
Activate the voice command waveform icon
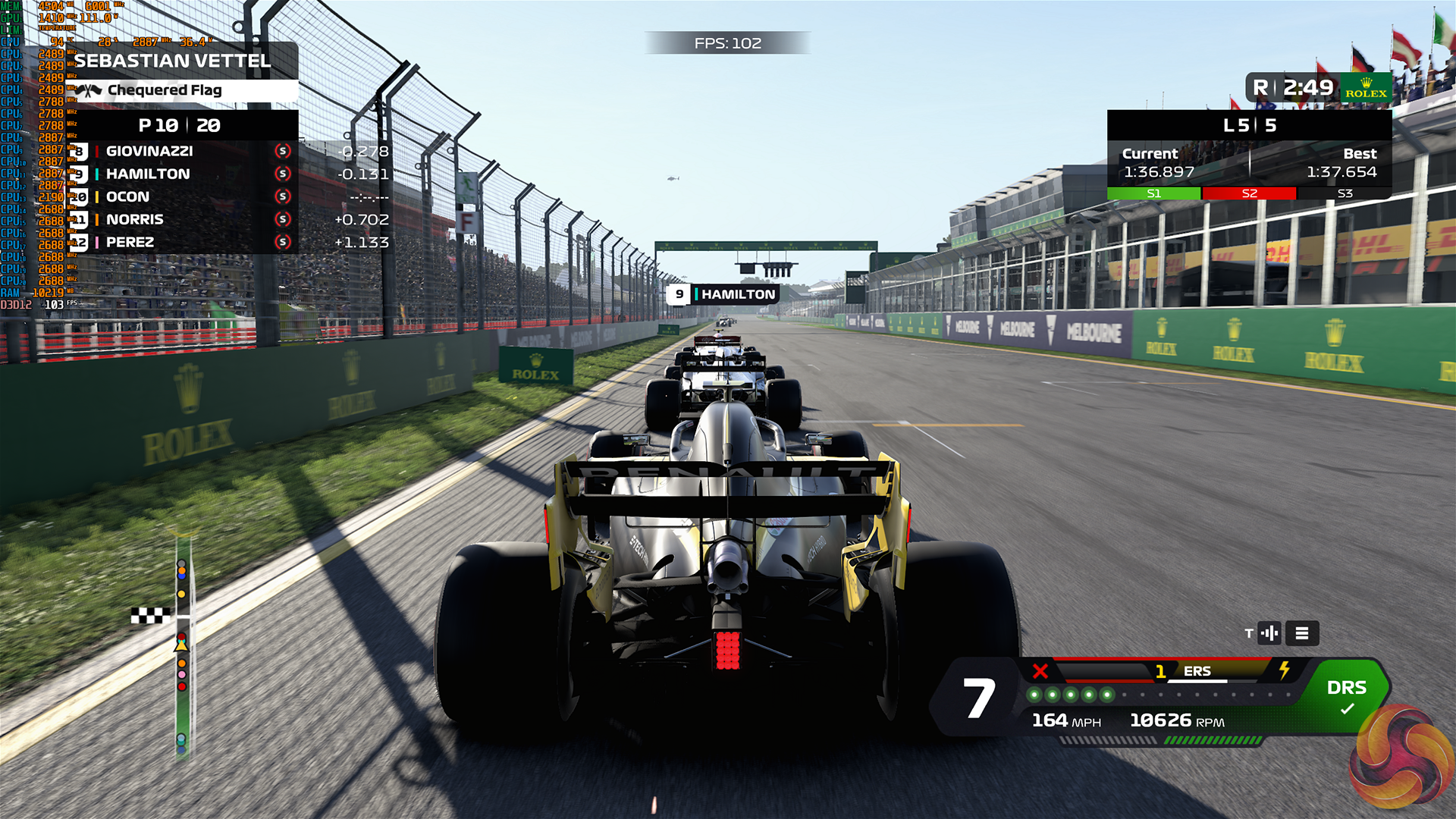[x=1269, y=633]
